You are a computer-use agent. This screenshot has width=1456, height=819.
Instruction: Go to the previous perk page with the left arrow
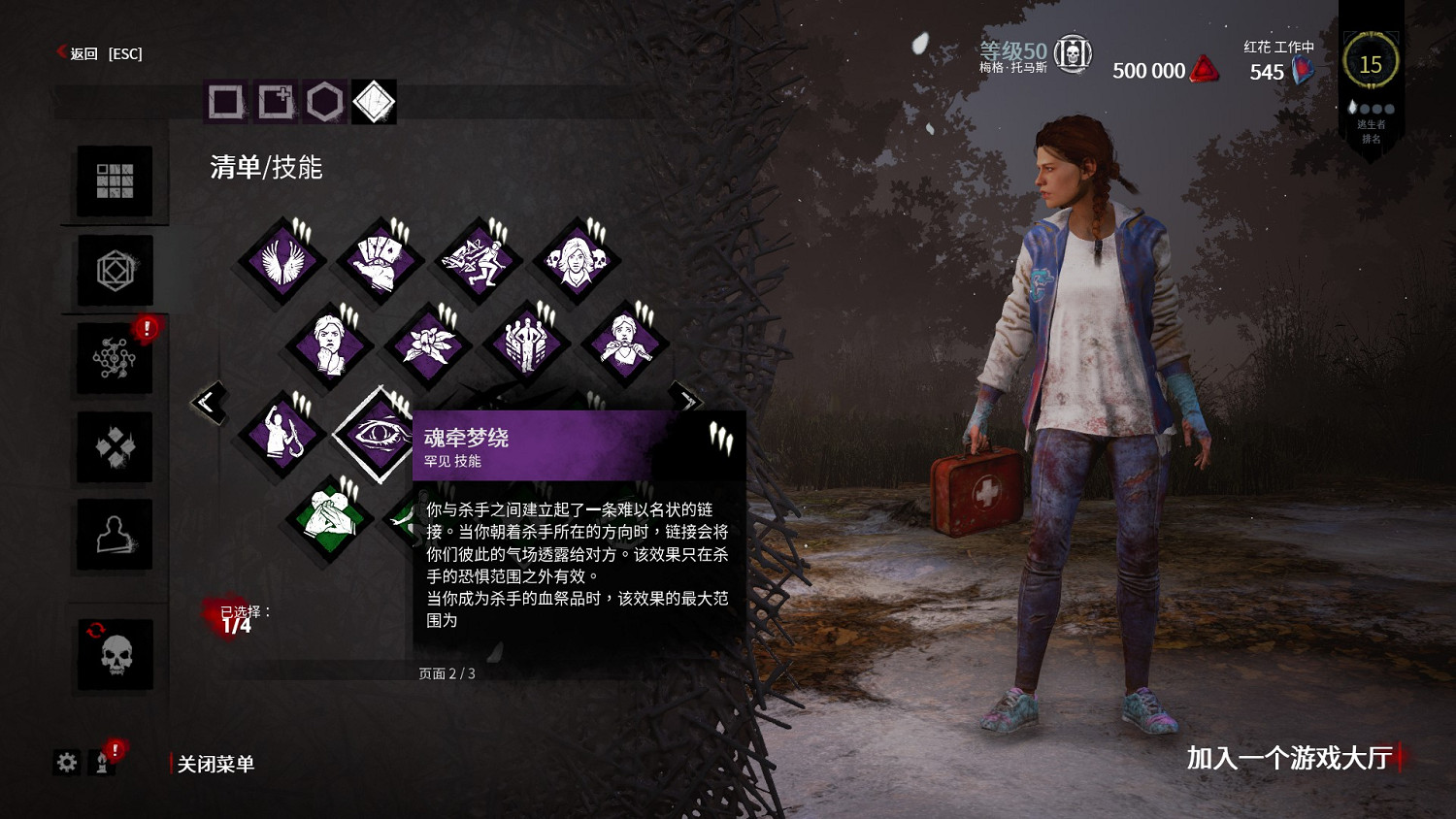tap(210, 403)
